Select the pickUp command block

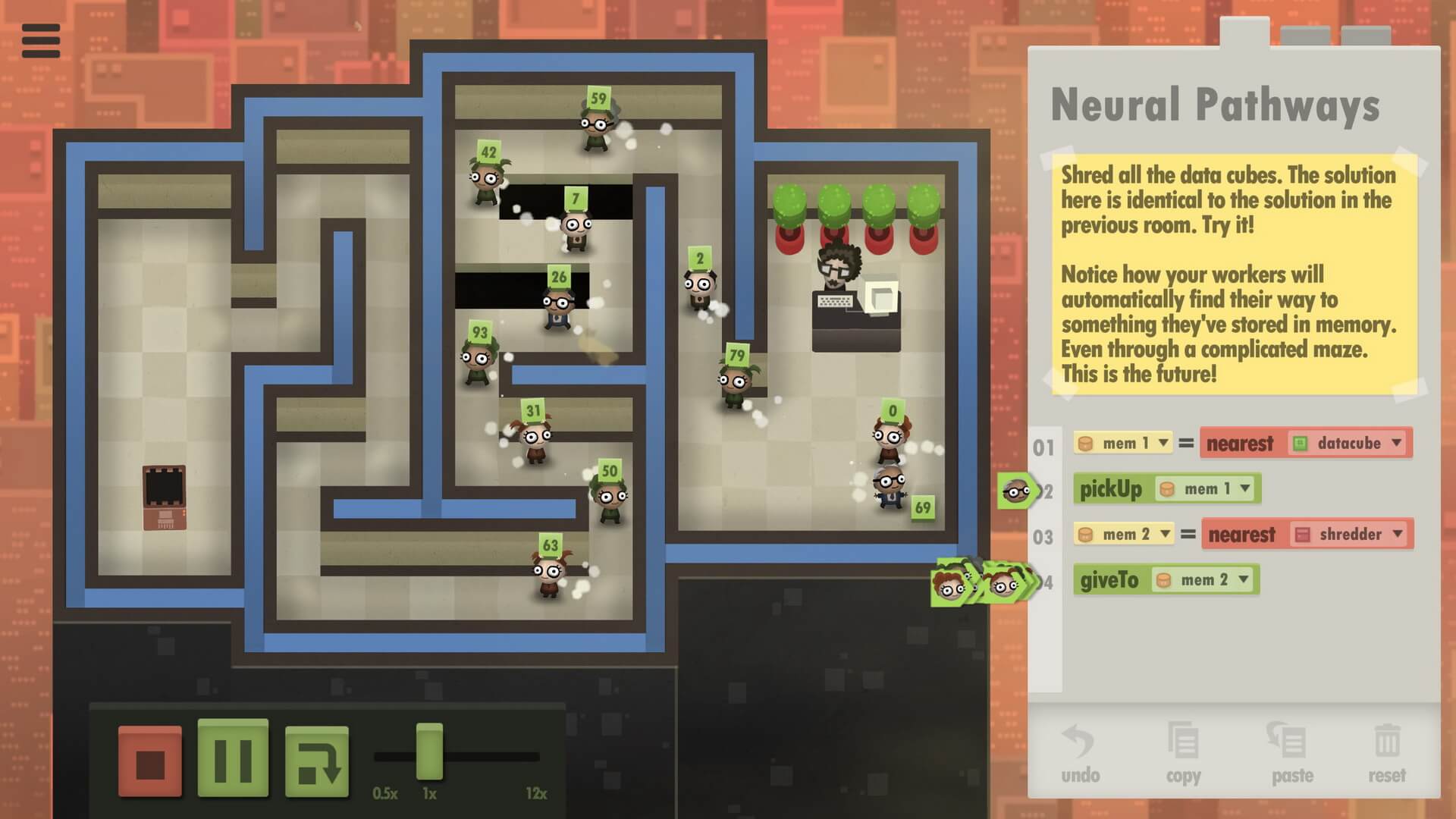tap(1110, 489)
